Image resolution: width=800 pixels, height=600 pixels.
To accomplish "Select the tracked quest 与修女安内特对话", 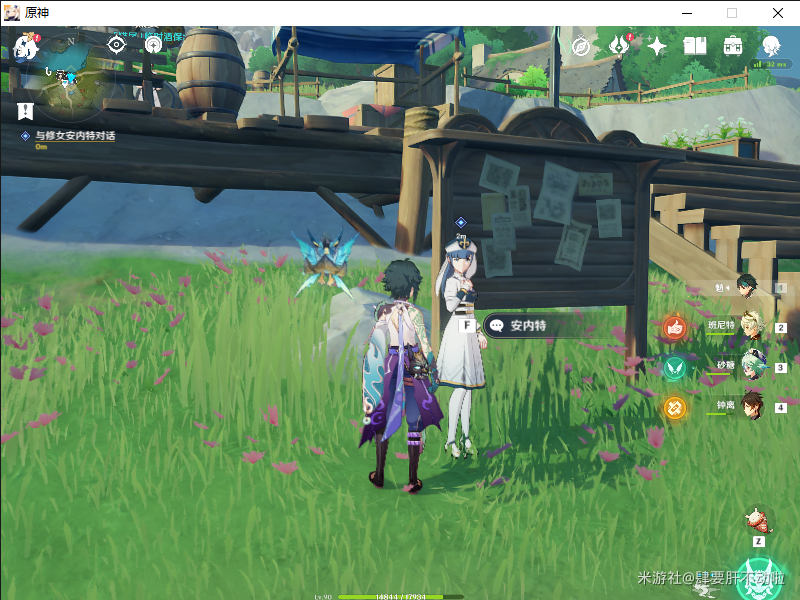I will point(74,135).
